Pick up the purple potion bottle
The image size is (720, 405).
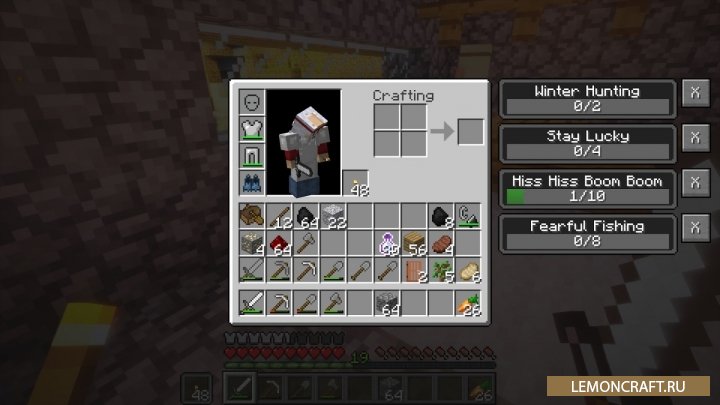[387, 243]
